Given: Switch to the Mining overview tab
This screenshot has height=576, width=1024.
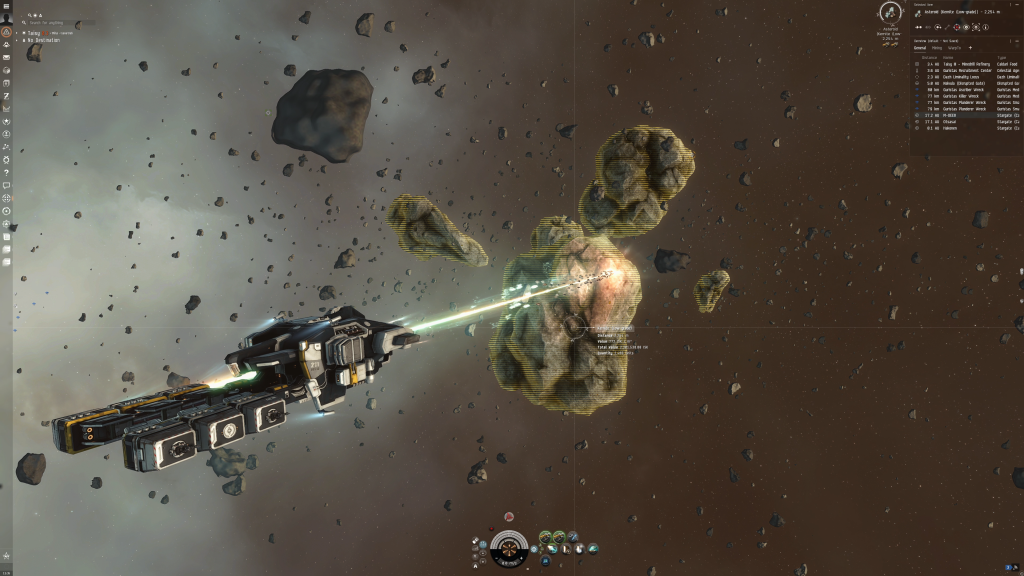Looking at the screenshot, I should [937, 47].
